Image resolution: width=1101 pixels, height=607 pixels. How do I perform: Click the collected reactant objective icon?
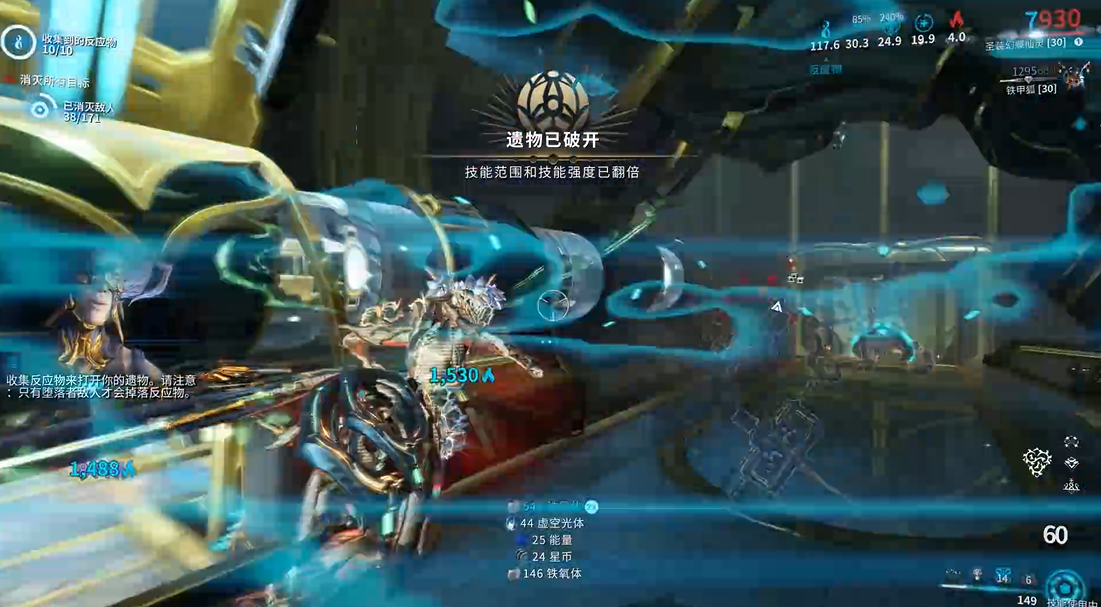click(19, 41)
